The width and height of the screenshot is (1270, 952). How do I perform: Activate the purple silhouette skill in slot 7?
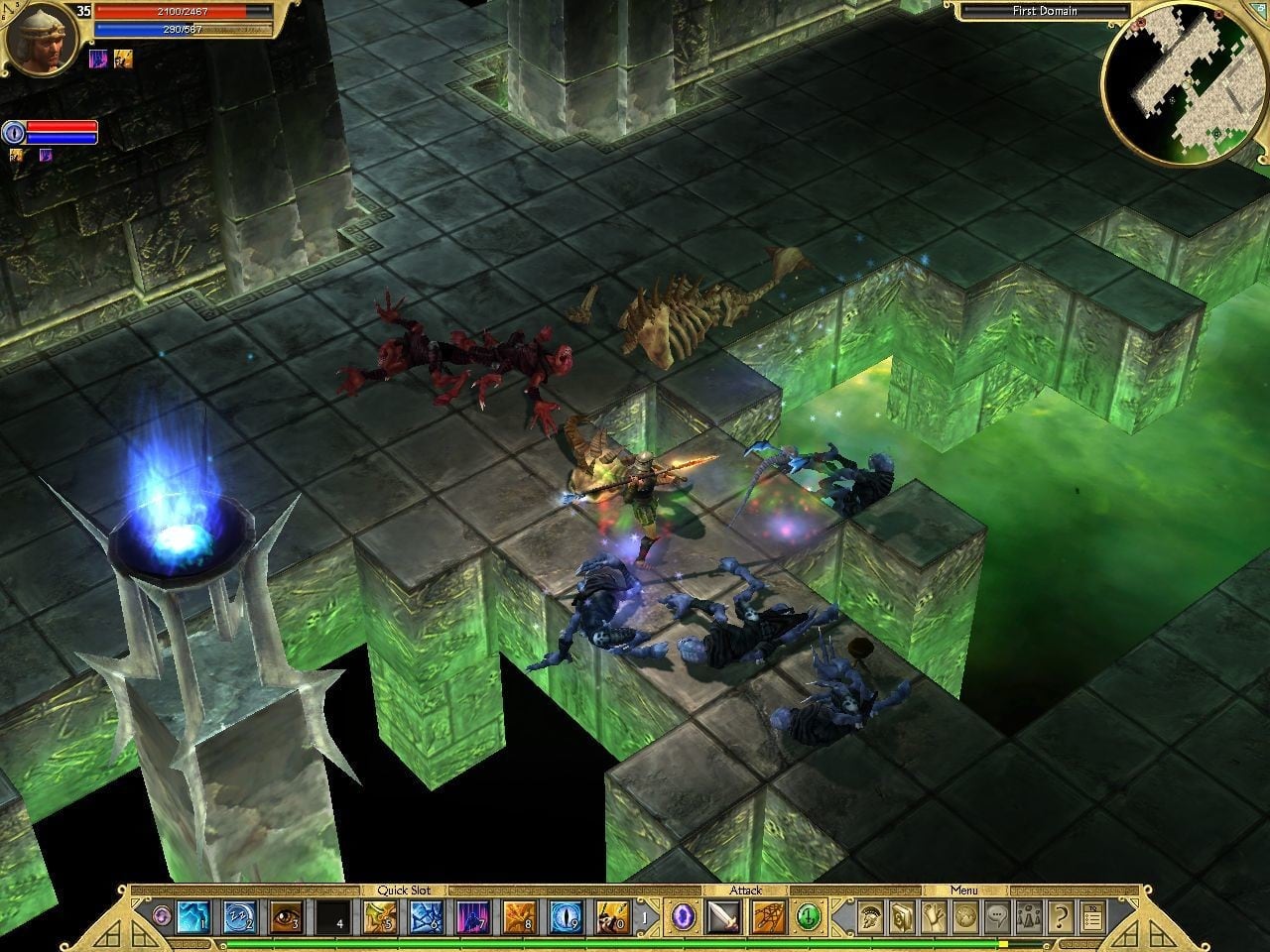point(472,917)
